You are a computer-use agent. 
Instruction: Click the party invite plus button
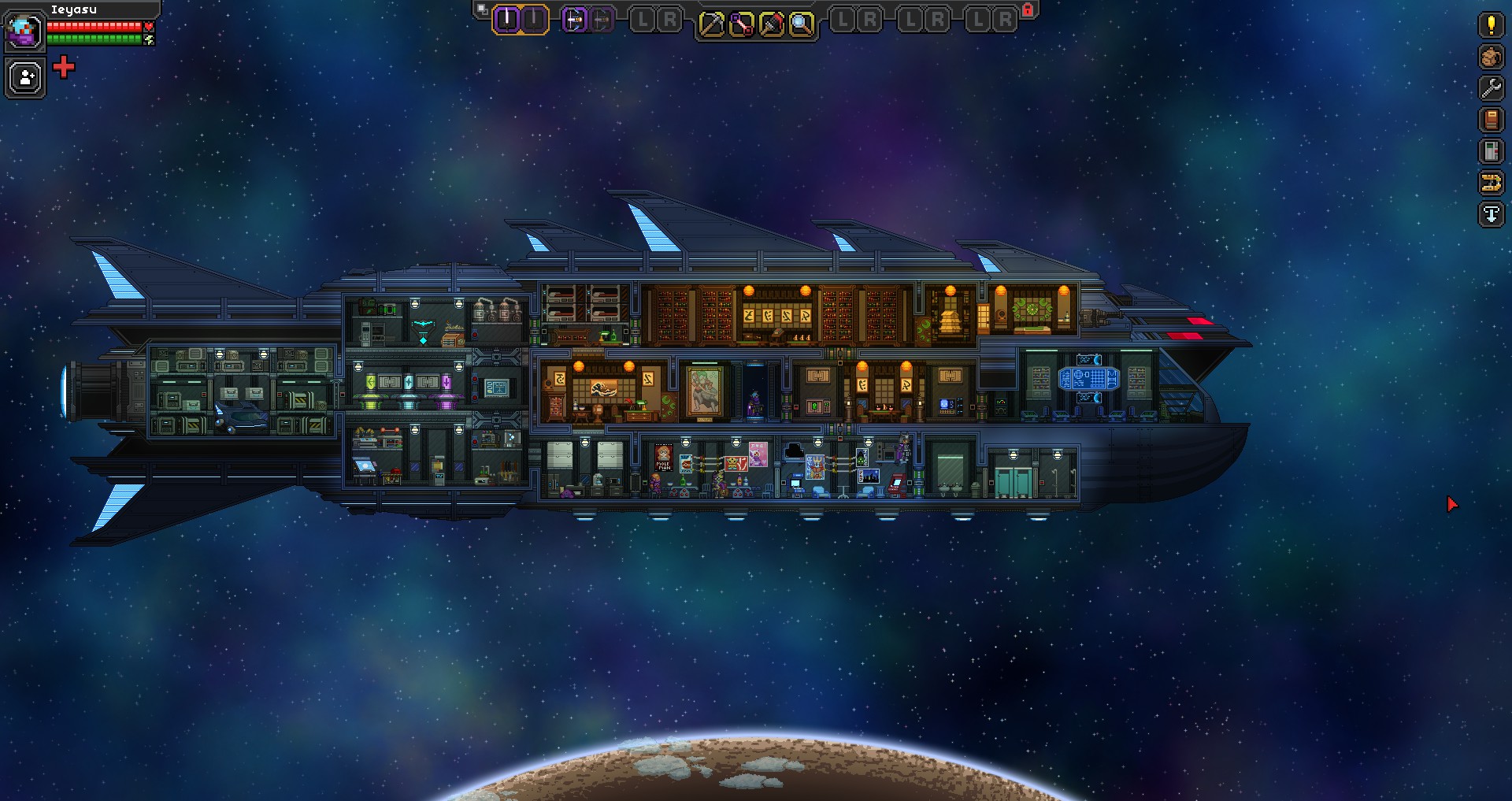(63, 68)
